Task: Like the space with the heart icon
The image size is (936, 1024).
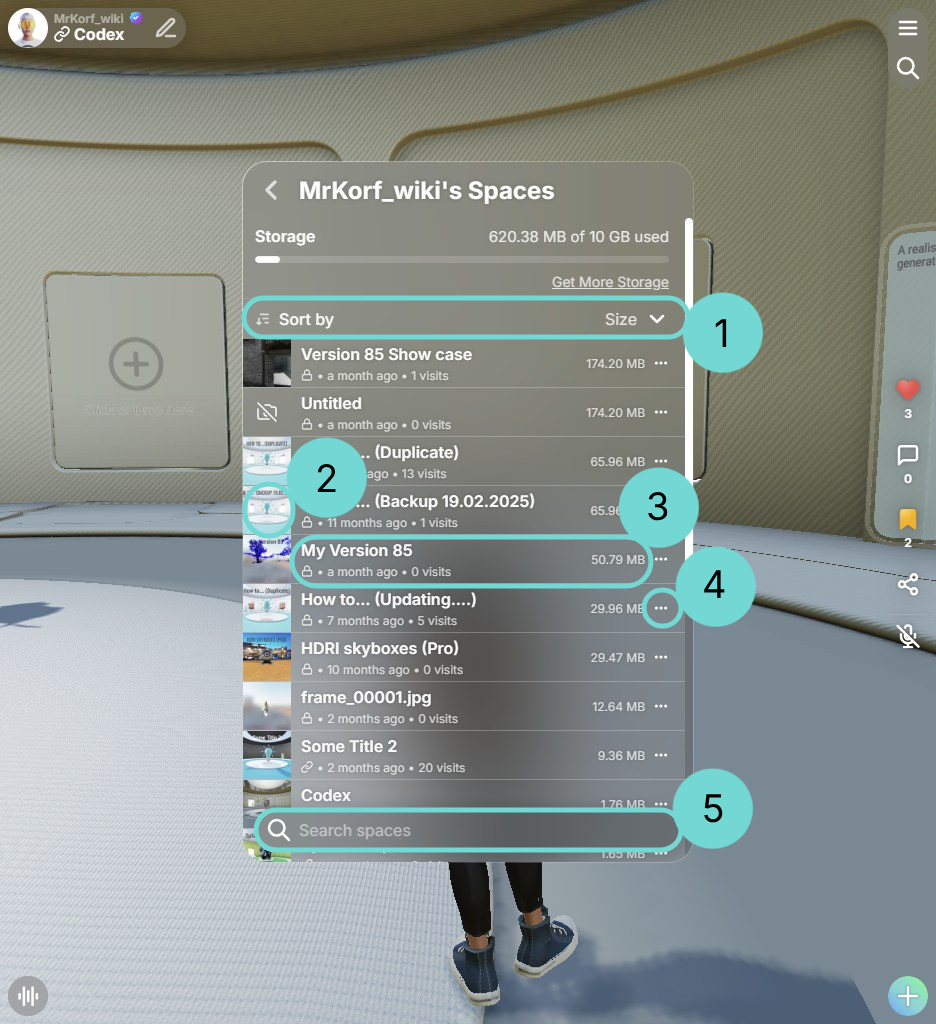Action: [x=908, y=390]
